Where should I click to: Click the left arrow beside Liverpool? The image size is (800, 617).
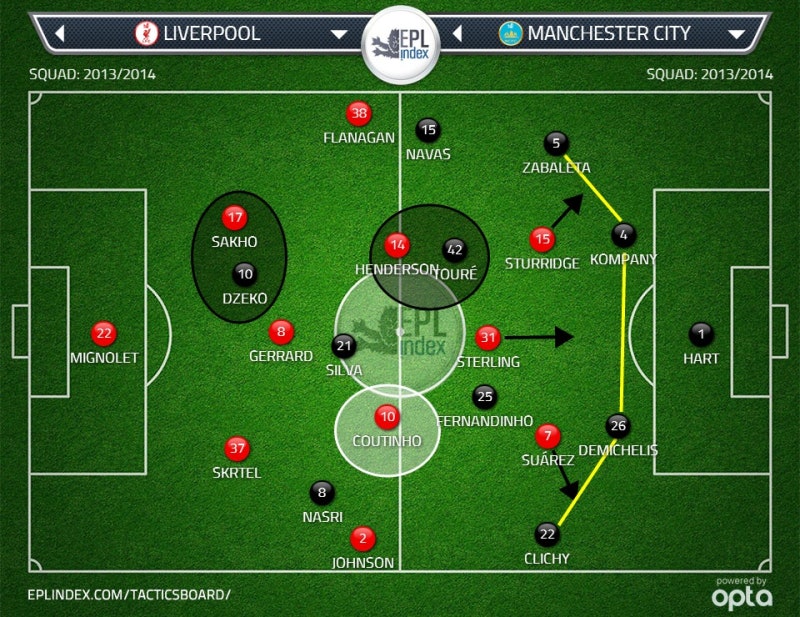pyautogui.click(x=59, y=34)
